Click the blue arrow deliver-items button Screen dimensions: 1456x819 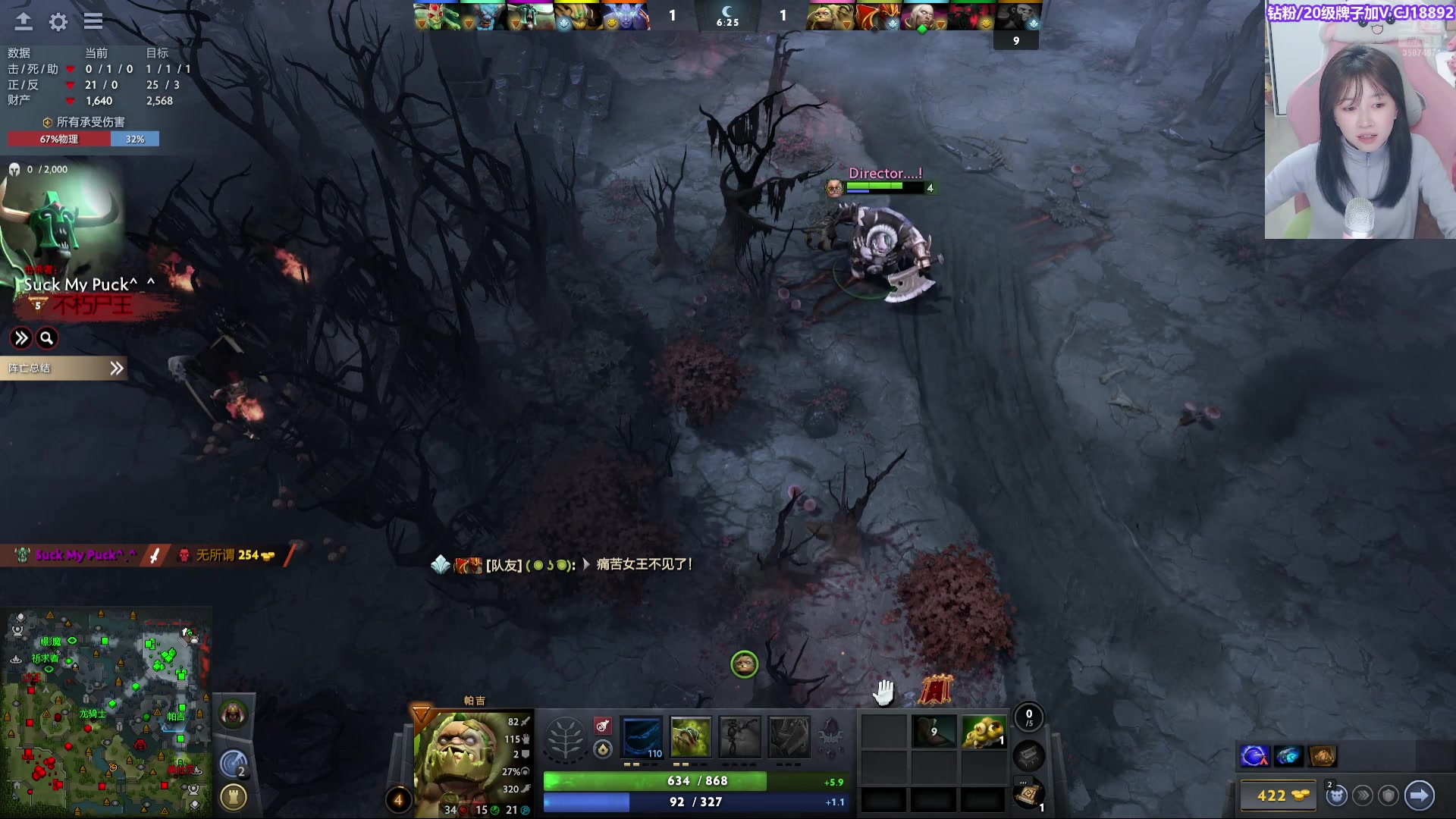(x=1419, y=795)
